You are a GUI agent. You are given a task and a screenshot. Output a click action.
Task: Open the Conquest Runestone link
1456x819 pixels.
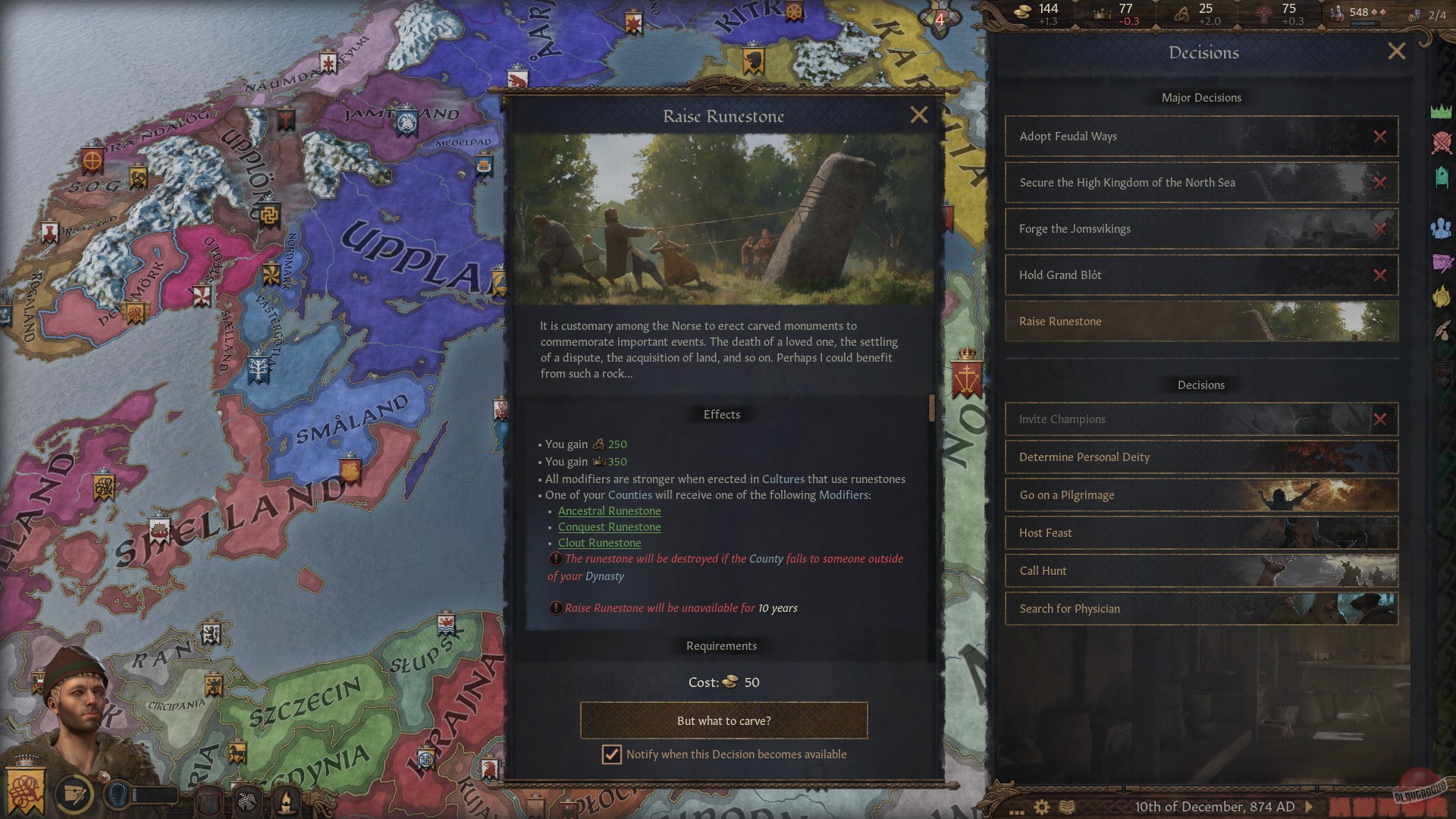click(x=609, y=526)
